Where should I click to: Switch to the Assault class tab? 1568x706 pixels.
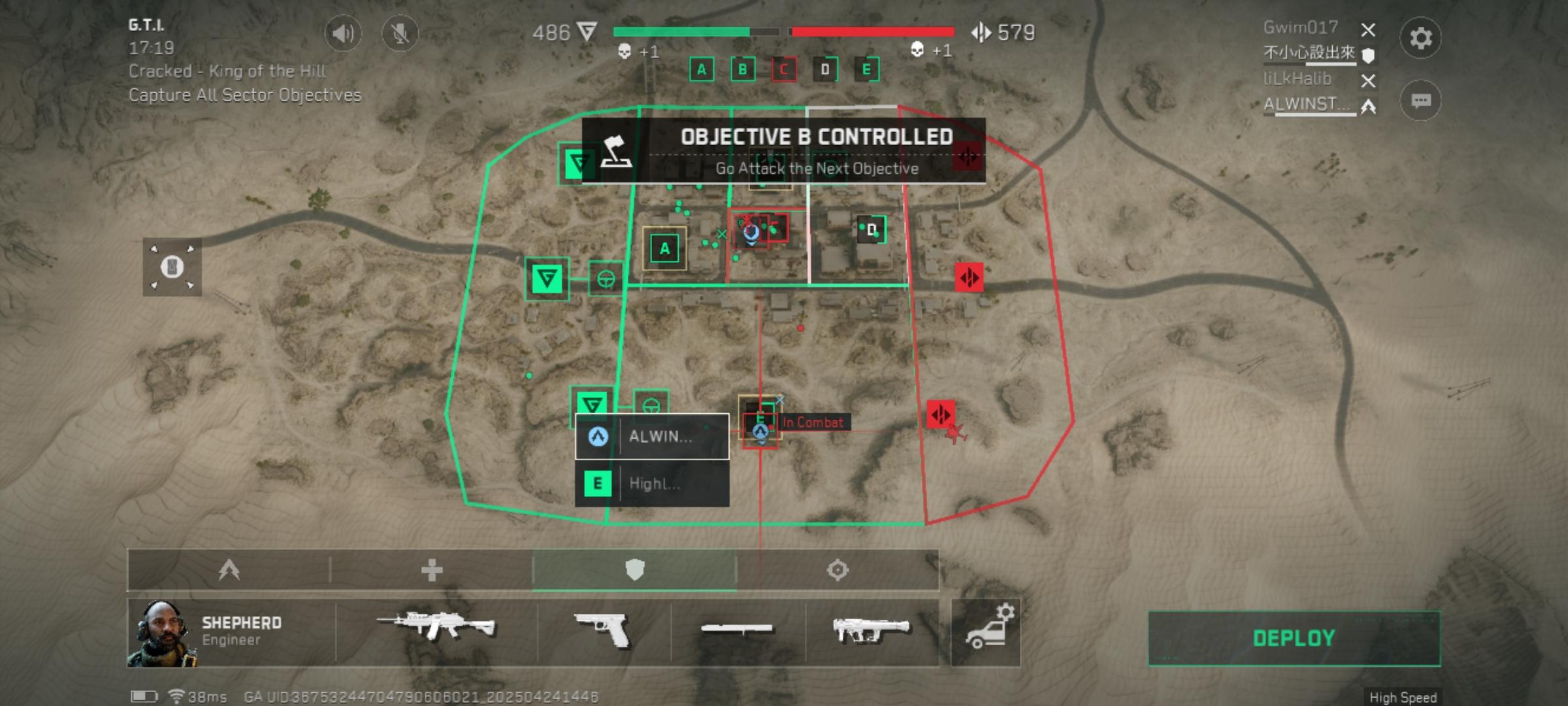[x=229, y=570]
